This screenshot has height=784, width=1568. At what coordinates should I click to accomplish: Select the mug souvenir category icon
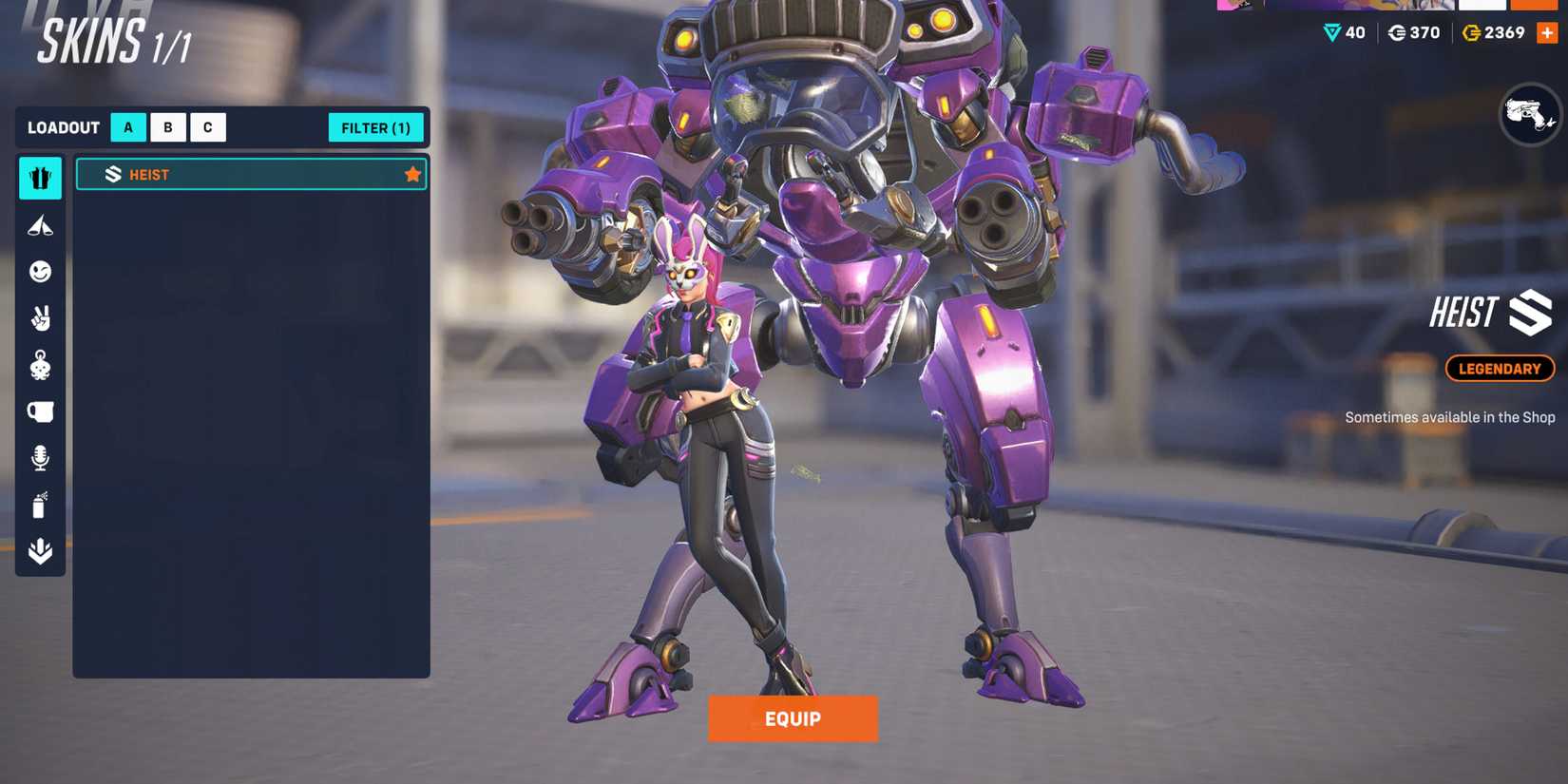click(x=39, y=411)
